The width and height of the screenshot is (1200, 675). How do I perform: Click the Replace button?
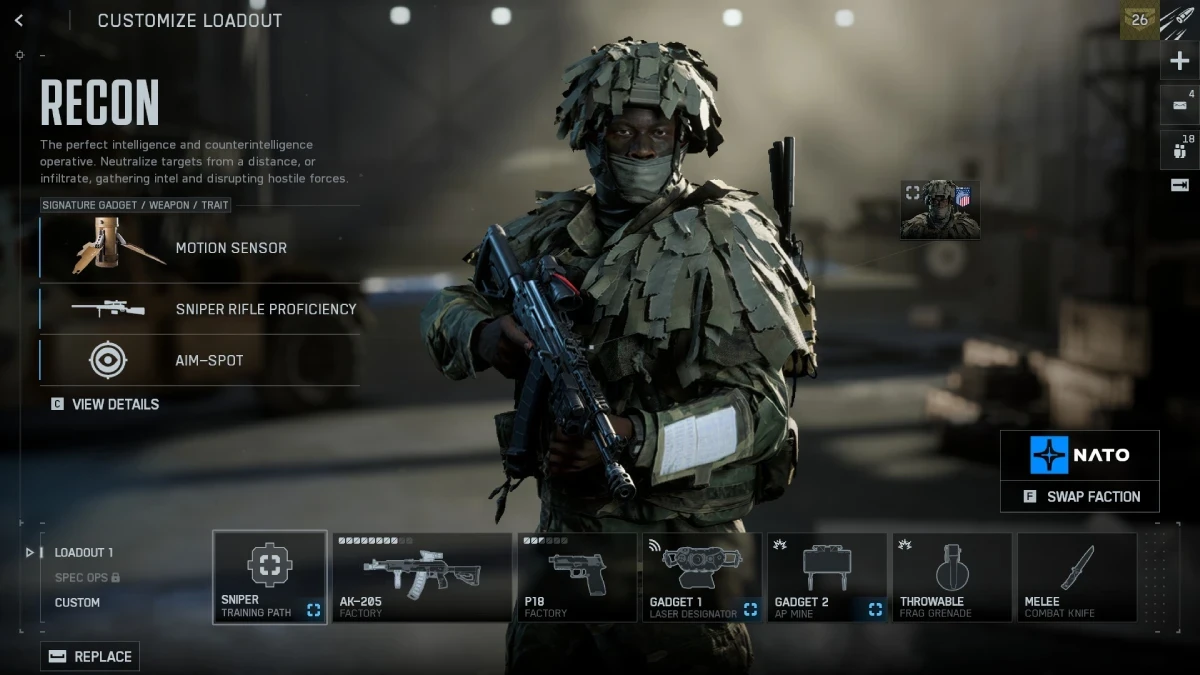[x=90, y=656]
